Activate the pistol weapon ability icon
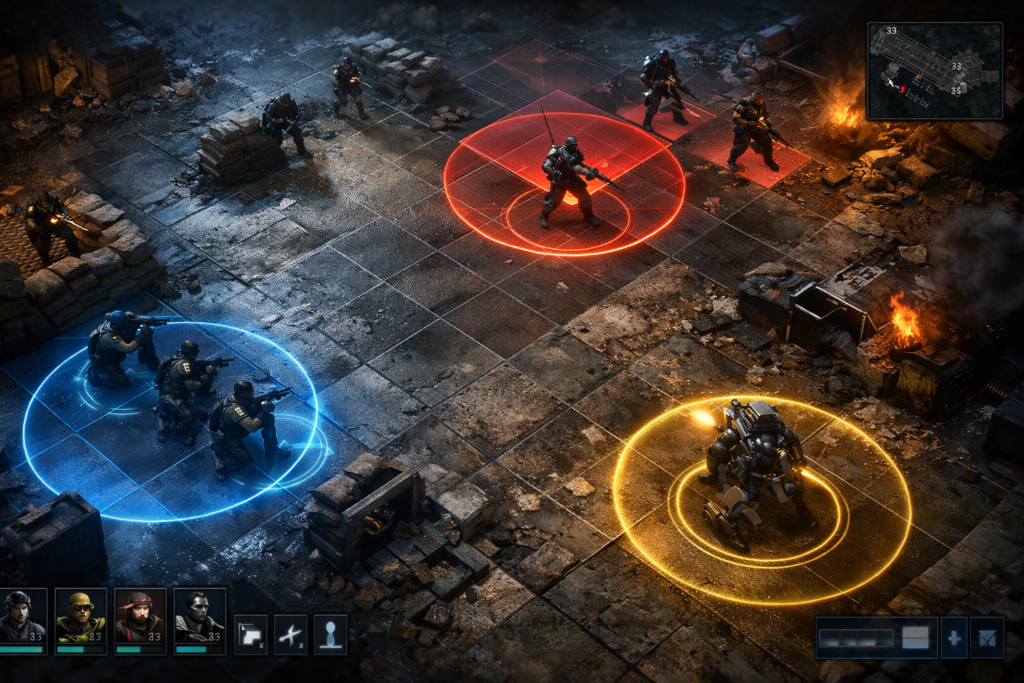This screenshot has height=683, width=1024. tap(251, 634)
